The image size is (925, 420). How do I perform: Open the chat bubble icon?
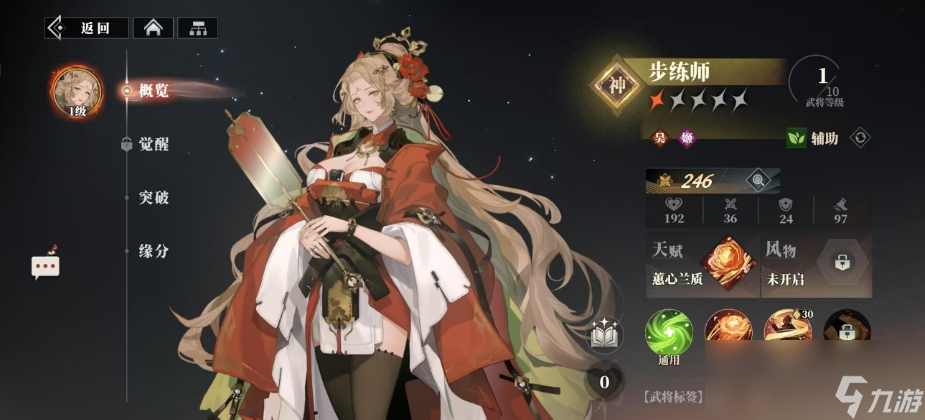[x=45, y=265]
